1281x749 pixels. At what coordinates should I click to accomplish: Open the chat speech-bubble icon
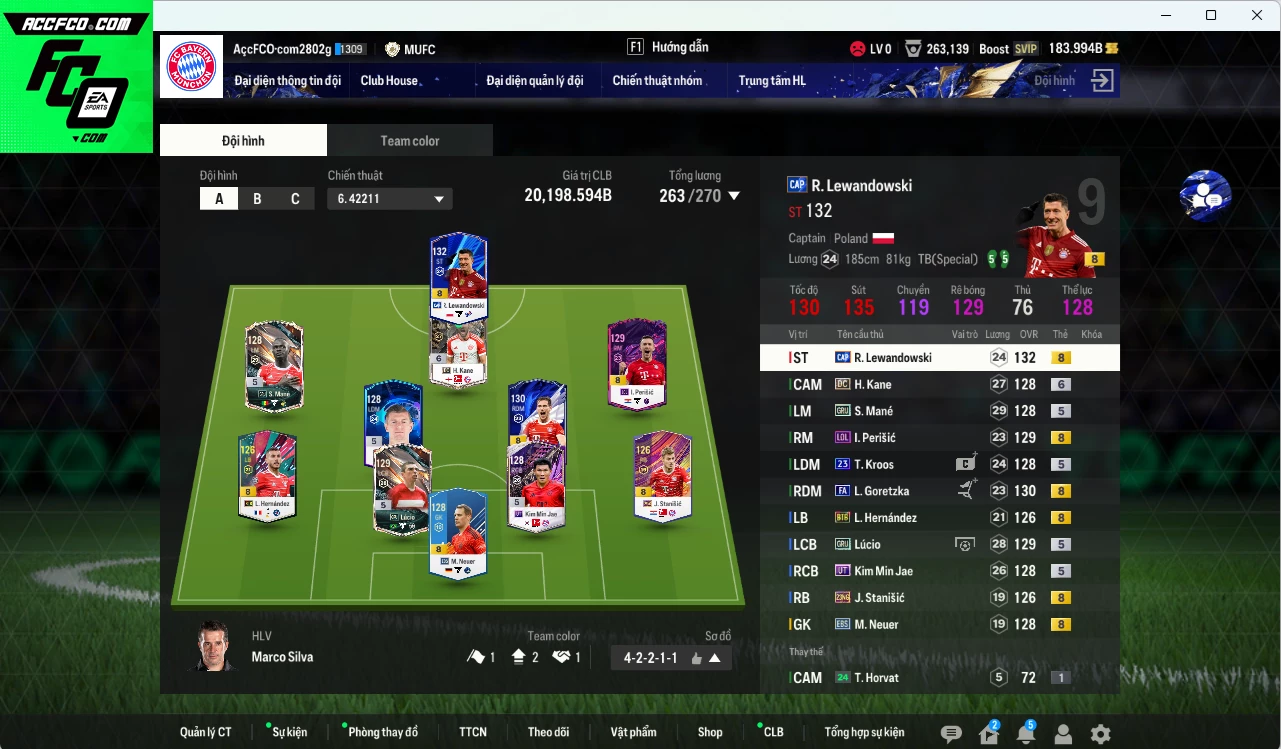tap(953, 735)
